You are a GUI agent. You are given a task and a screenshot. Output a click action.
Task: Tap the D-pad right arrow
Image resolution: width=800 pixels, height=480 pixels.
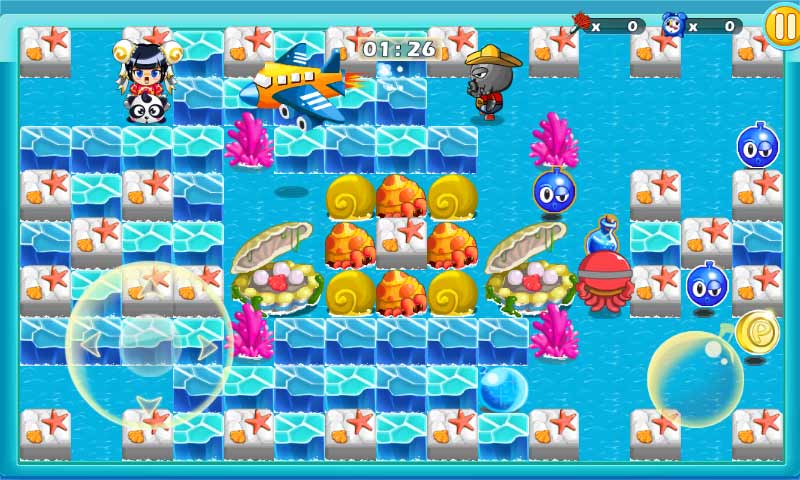[x=208, y=346]
